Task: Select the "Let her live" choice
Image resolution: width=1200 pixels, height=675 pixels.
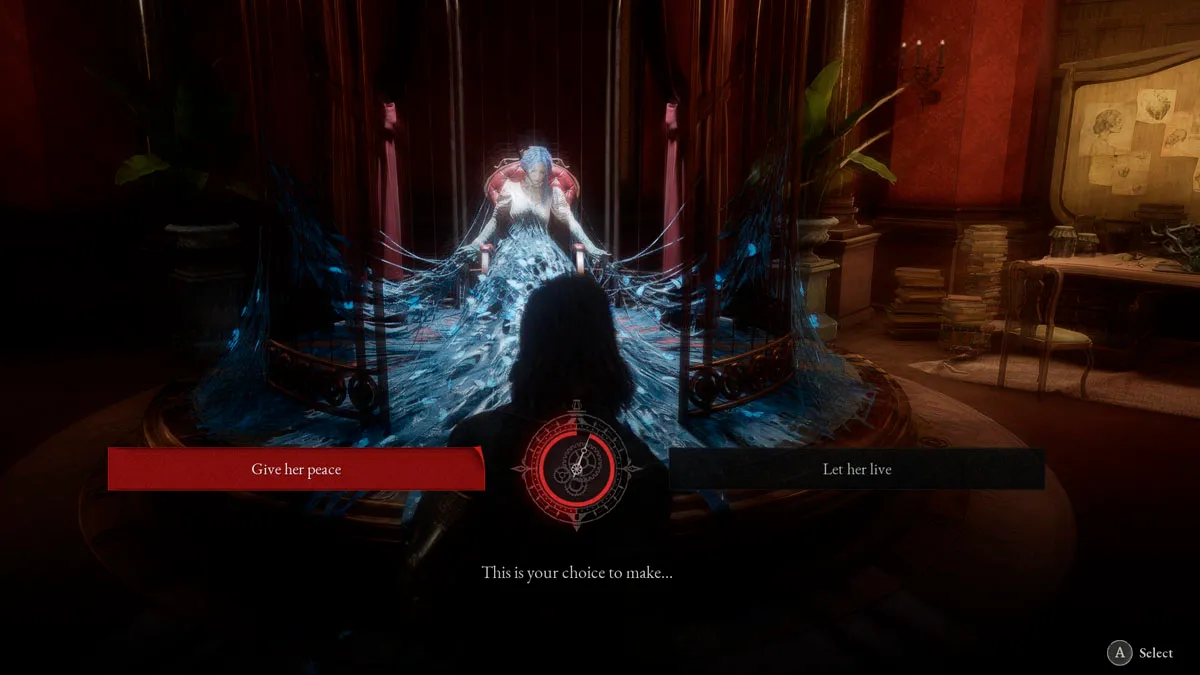Action: 857,469
